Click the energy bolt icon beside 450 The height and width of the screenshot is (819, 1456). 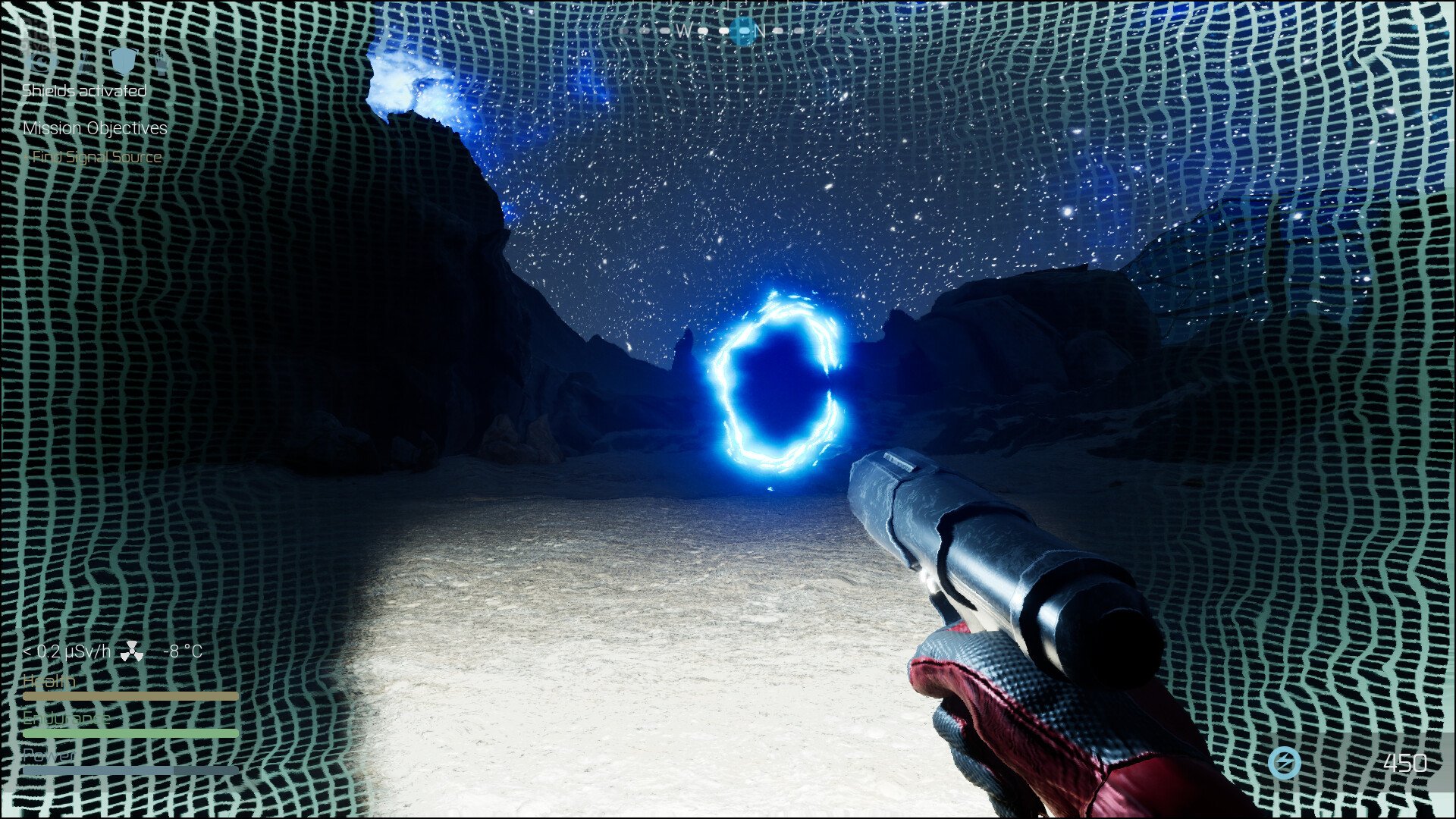[x=1285, y=762]
